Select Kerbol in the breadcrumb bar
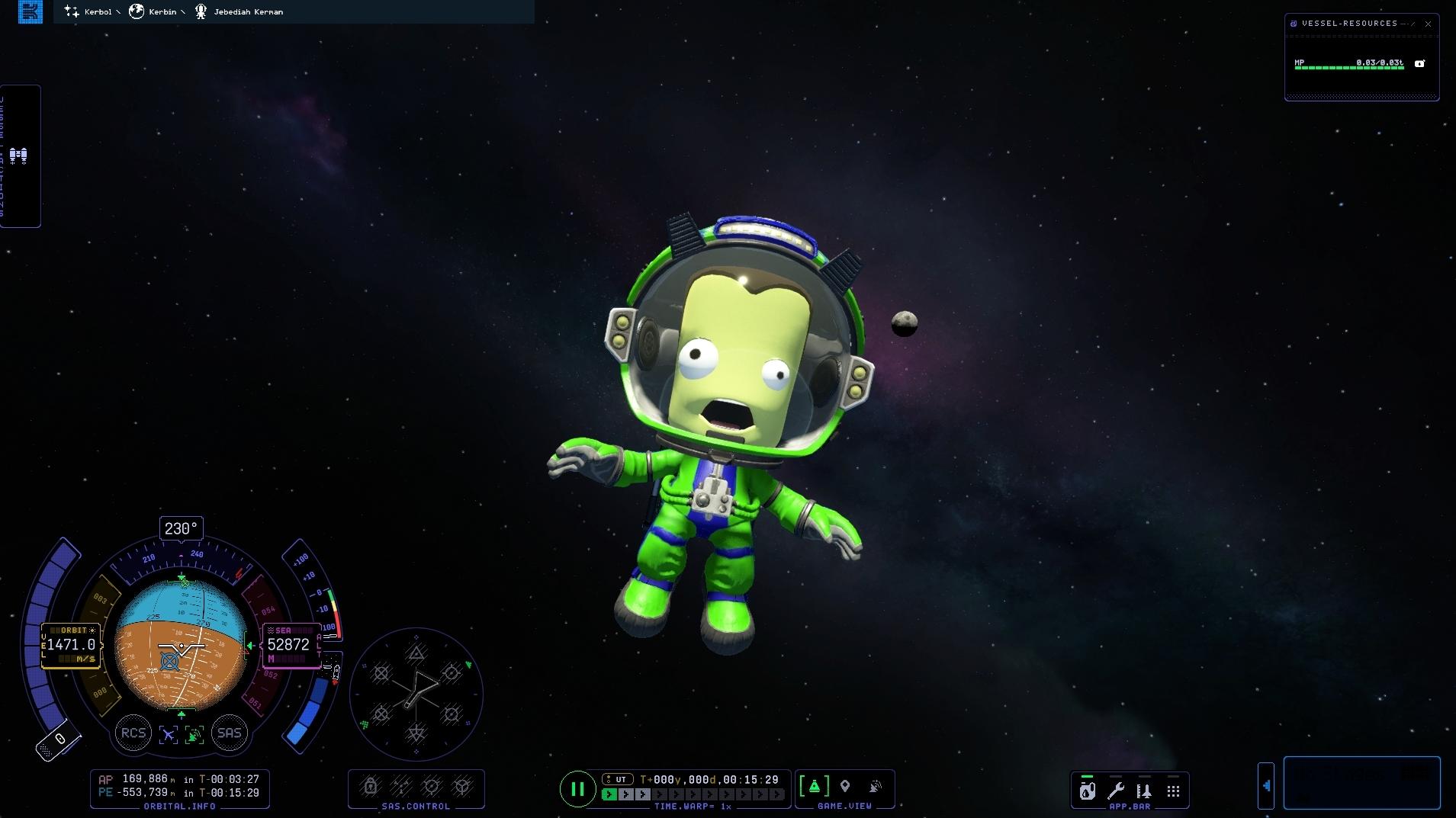Viewport: 1456px width, 818px height. pyautogui.click(x=97, y=11)
